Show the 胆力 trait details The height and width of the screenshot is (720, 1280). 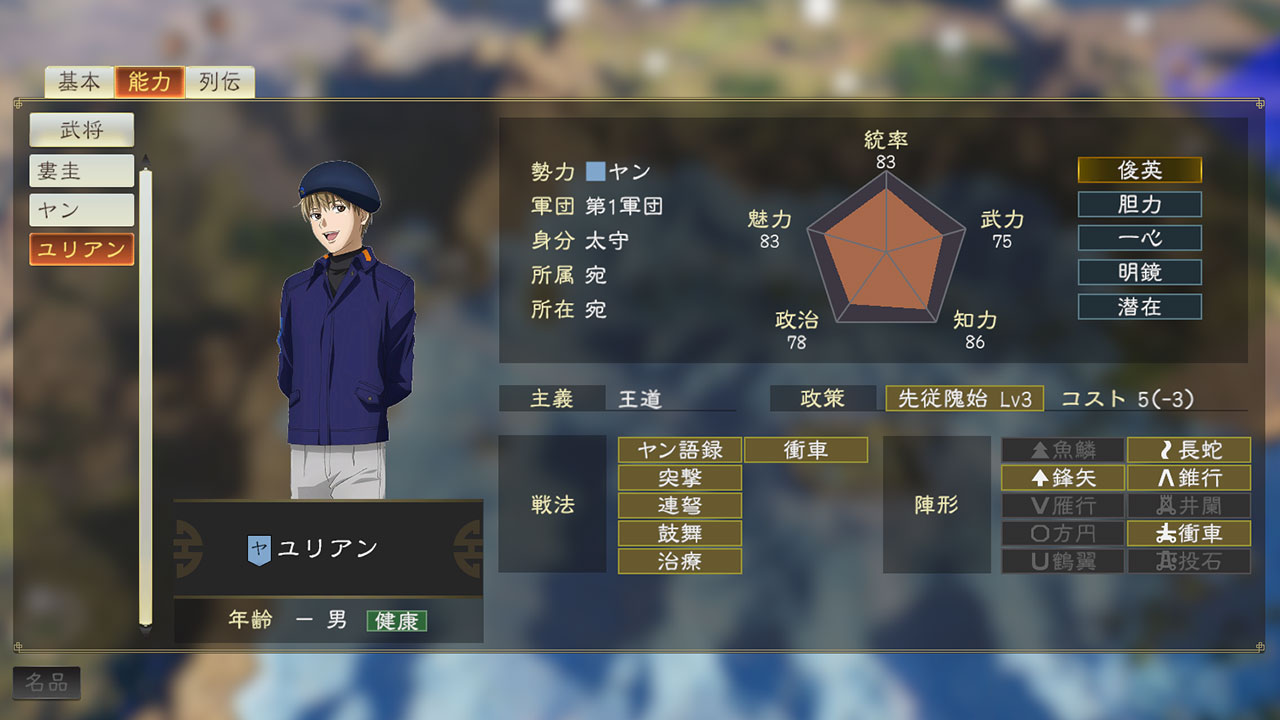[1139, 204]
